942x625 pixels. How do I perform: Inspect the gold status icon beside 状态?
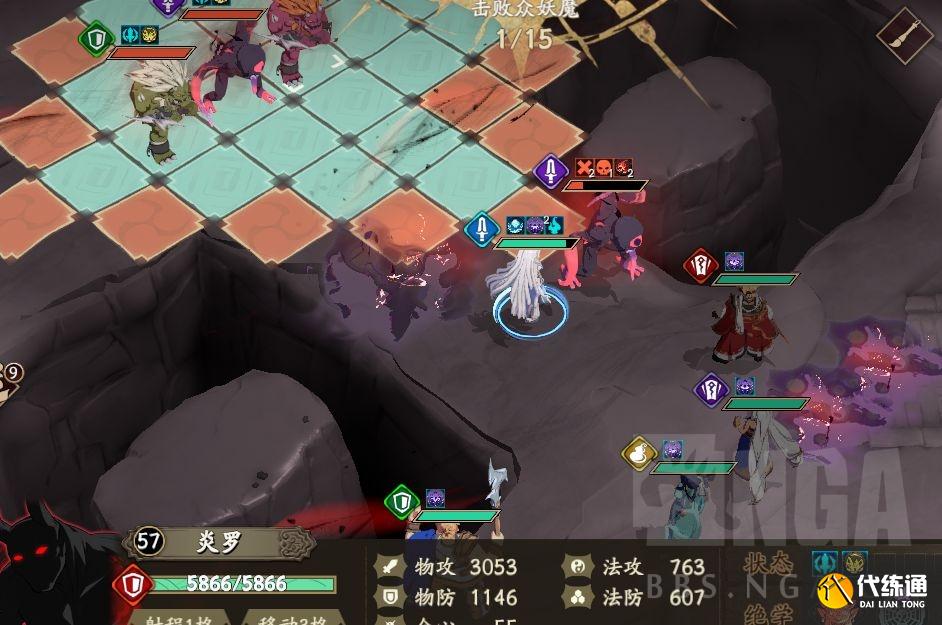tap(853, 563)
